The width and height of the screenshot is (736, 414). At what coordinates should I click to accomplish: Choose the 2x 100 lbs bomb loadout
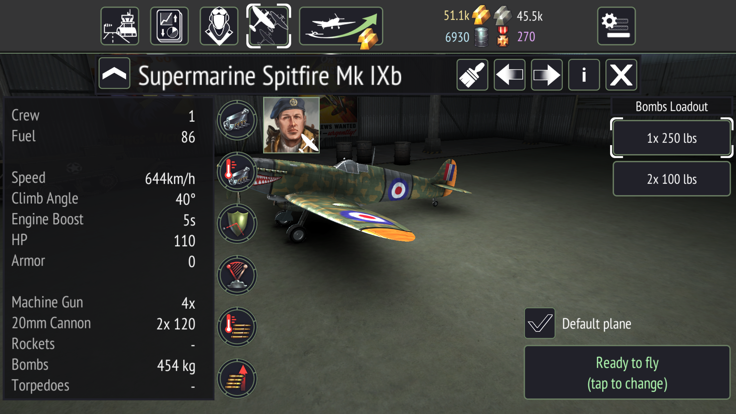[671, 179]
